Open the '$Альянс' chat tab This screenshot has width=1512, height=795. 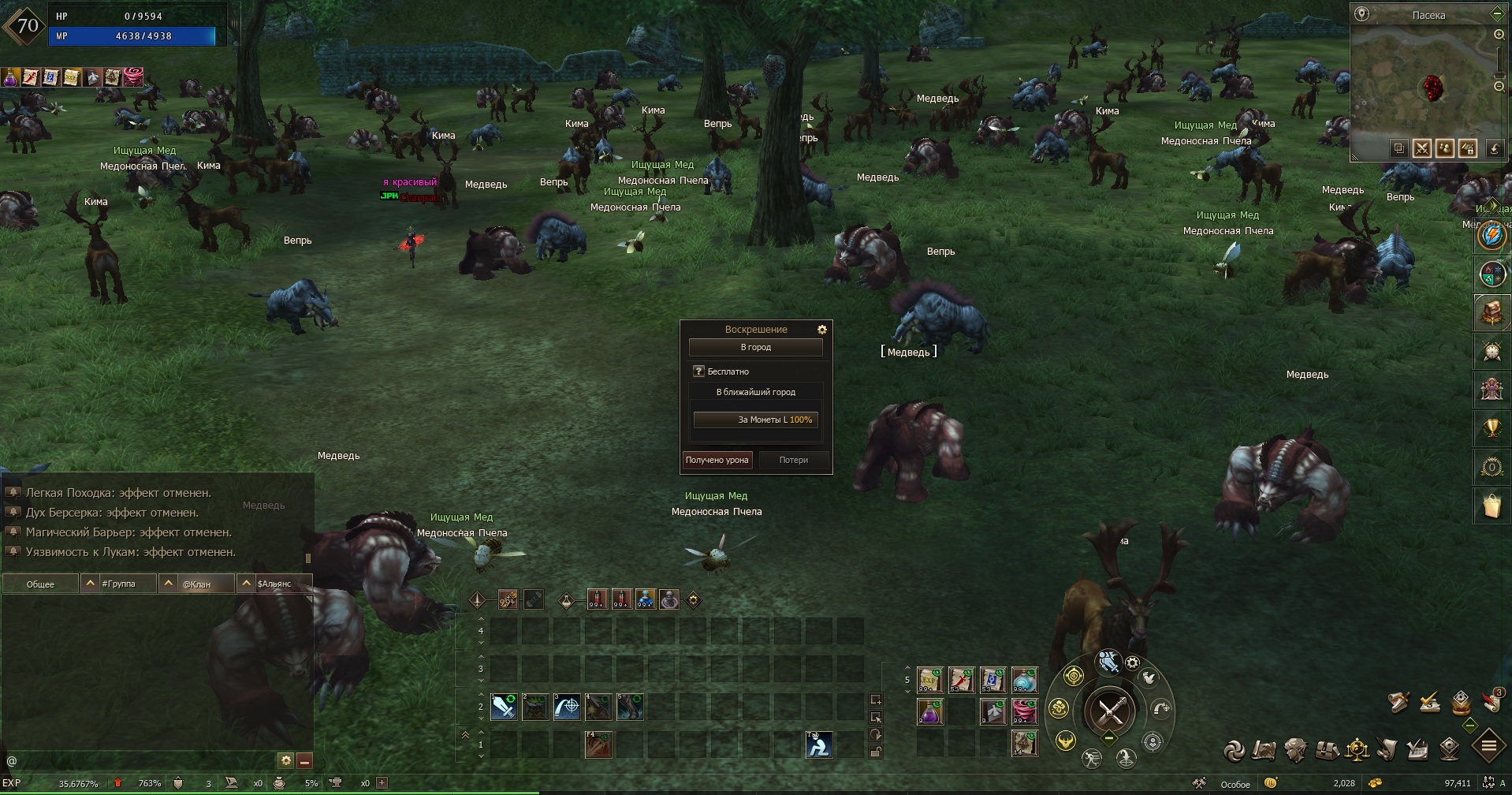pyautogui.click(x=274, y=584)
